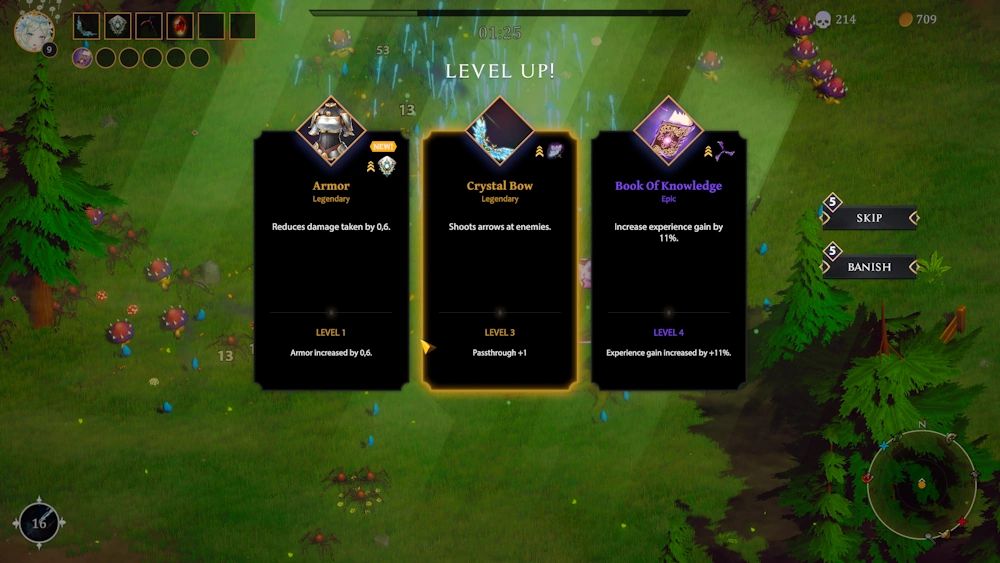Pick the Book Of Knowledge card
1000x563 pixels.
click(668, 260)
